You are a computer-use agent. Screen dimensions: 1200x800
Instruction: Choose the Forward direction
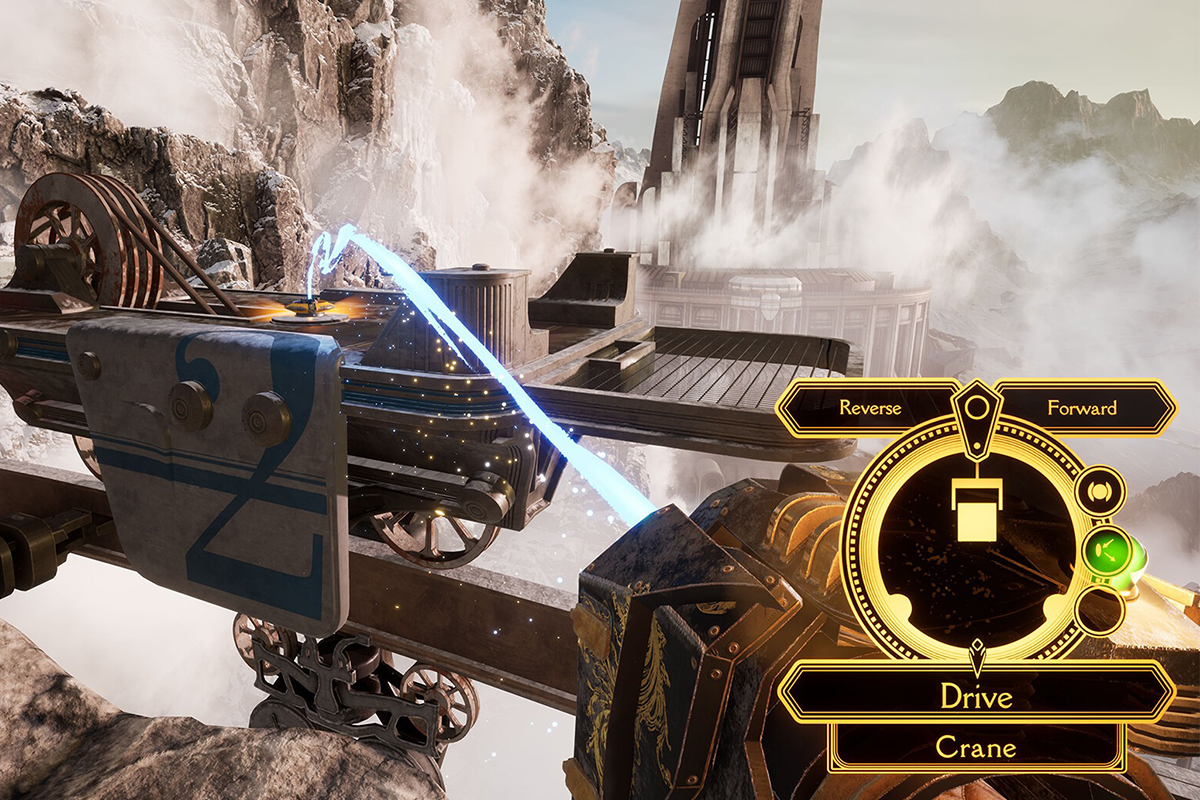(1082, 408)
